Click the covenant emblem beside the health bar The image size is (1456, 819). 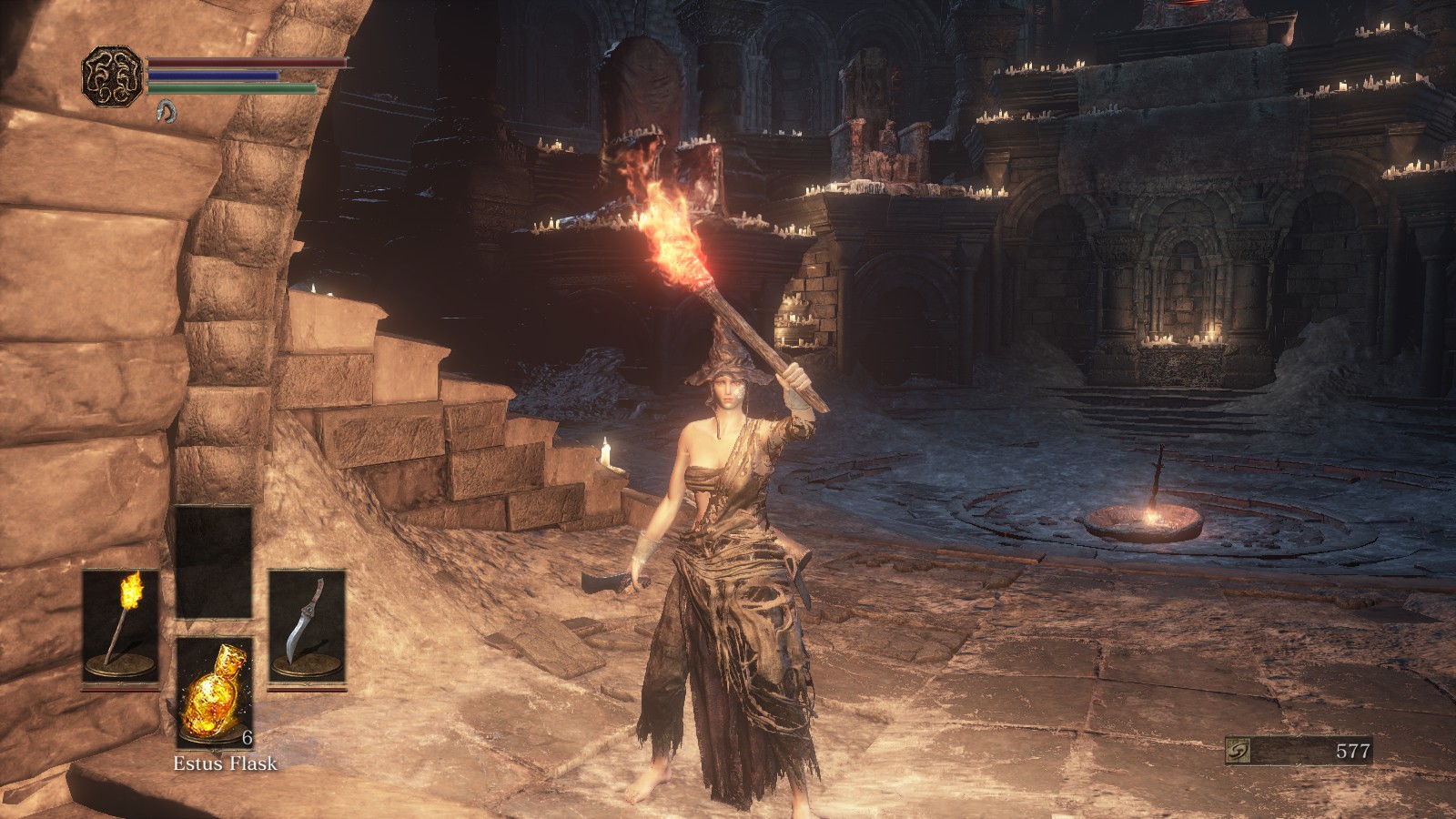(112, 76)
